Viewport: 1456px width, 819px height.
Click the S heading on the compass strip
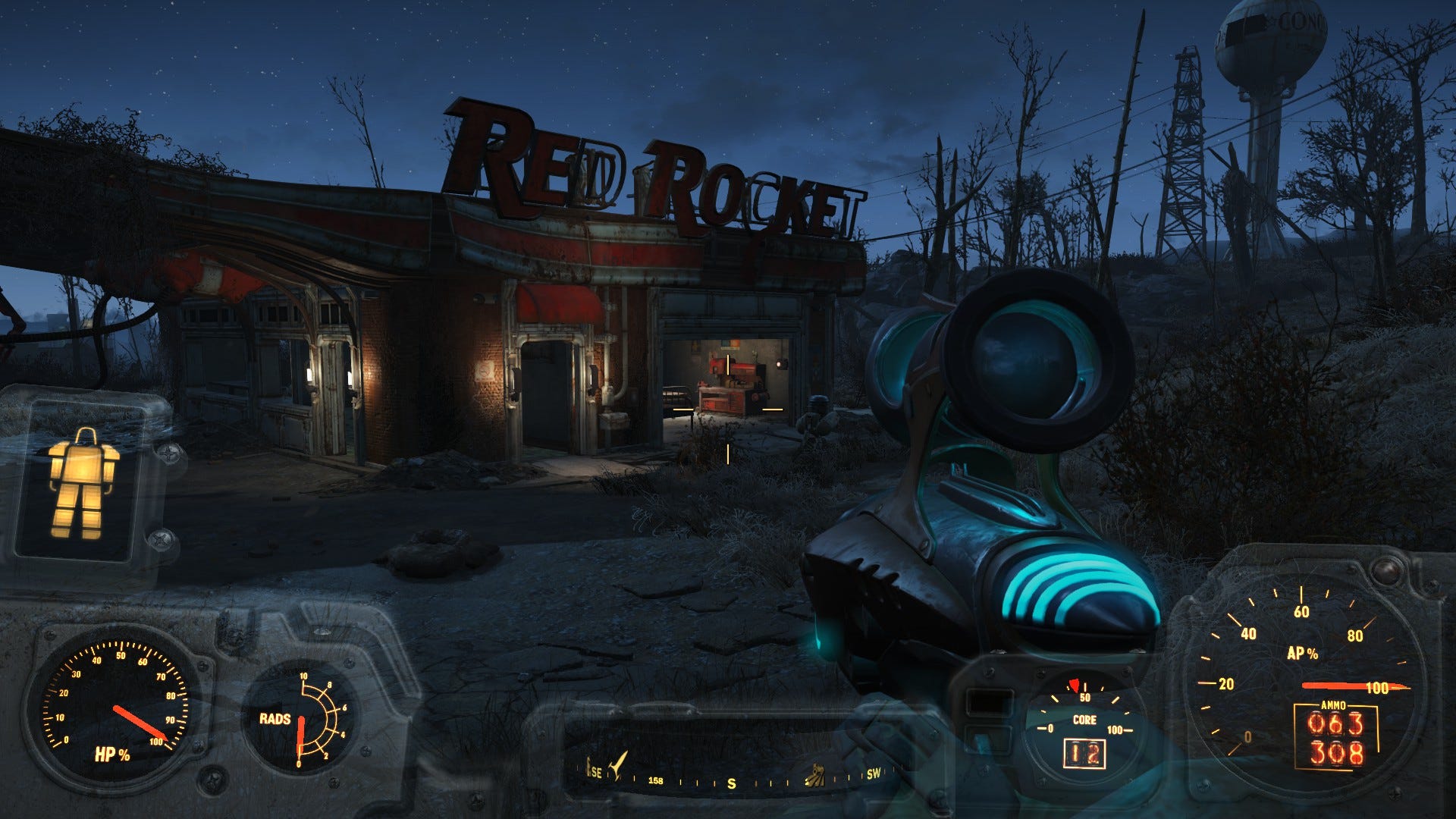(732, 783)
